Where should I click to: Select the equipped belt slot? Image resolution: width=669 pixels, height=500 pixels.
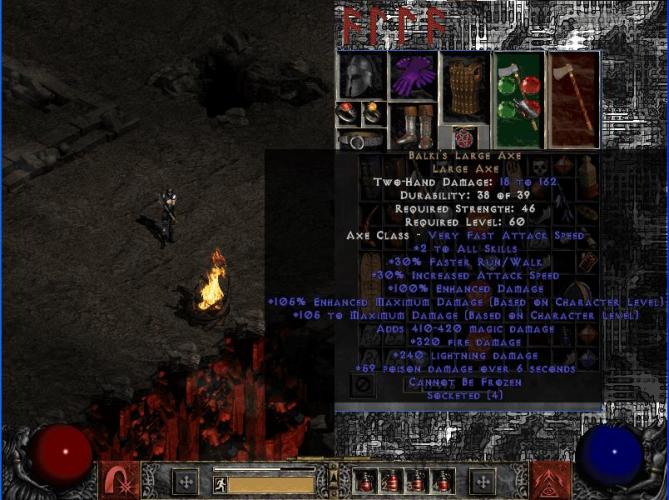360,139
